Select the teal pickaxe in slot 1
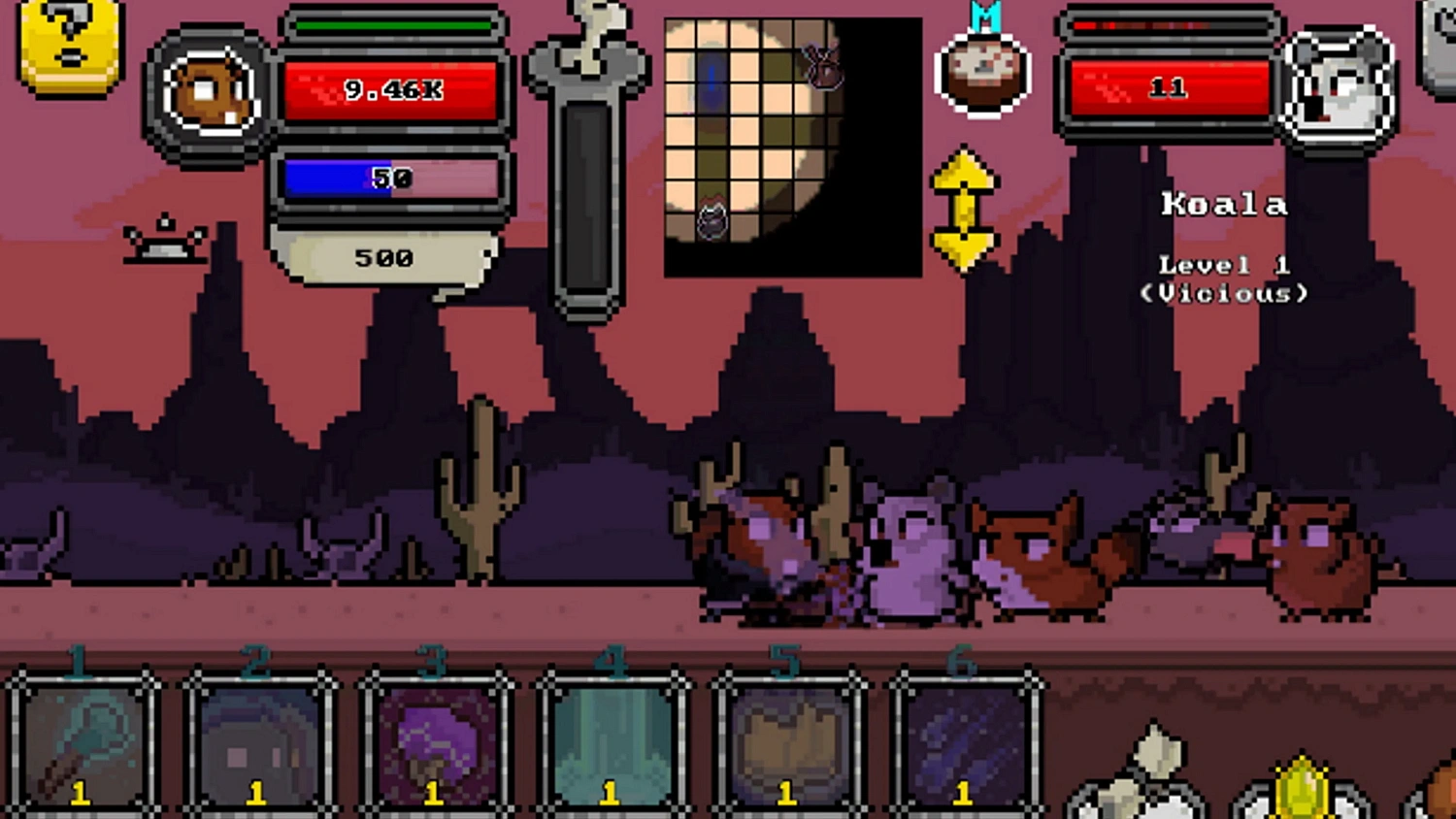 [x=78, y=747]
